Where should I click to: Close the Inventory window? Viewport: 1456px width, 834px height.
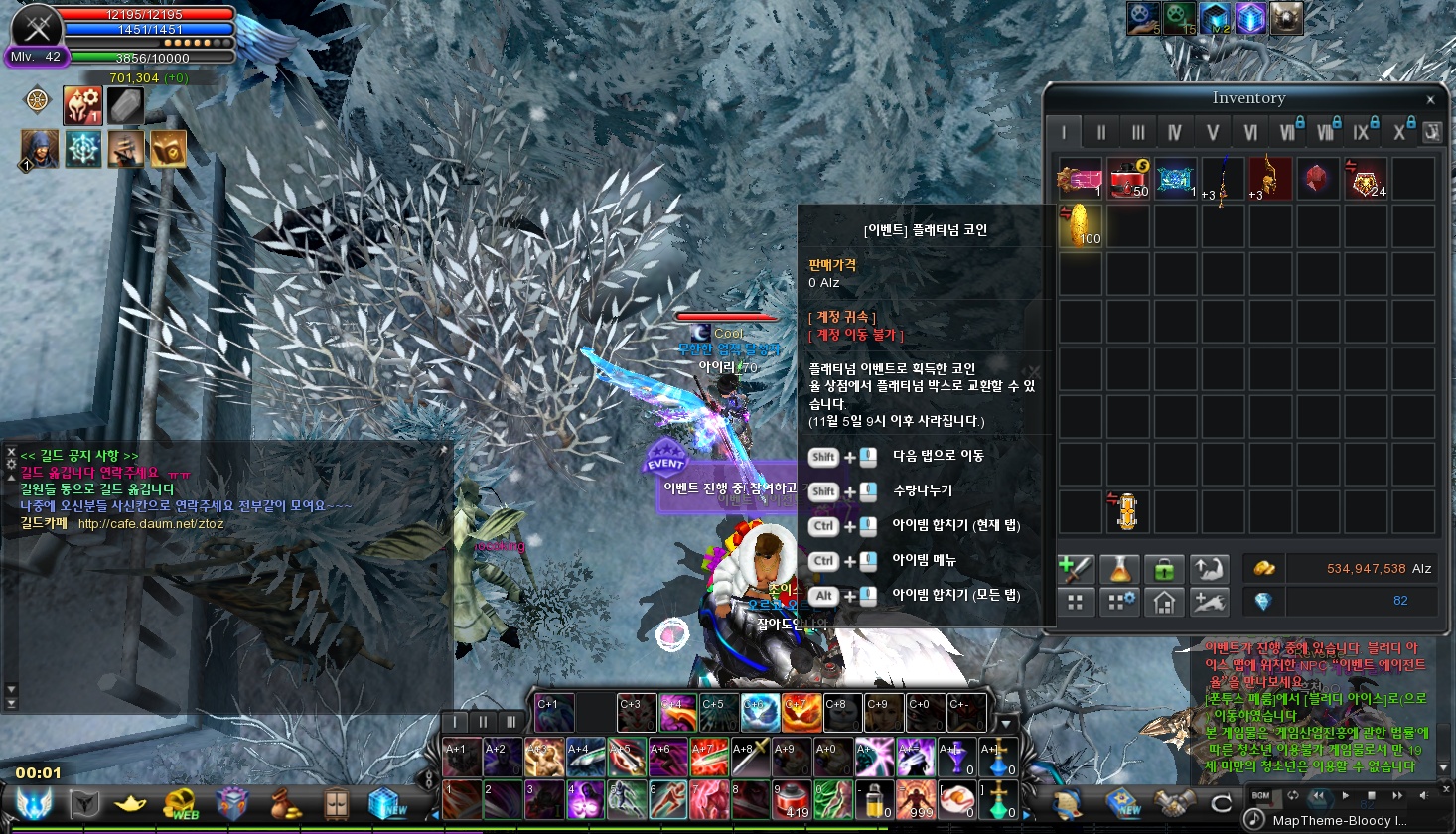[x=1430, y=99]
